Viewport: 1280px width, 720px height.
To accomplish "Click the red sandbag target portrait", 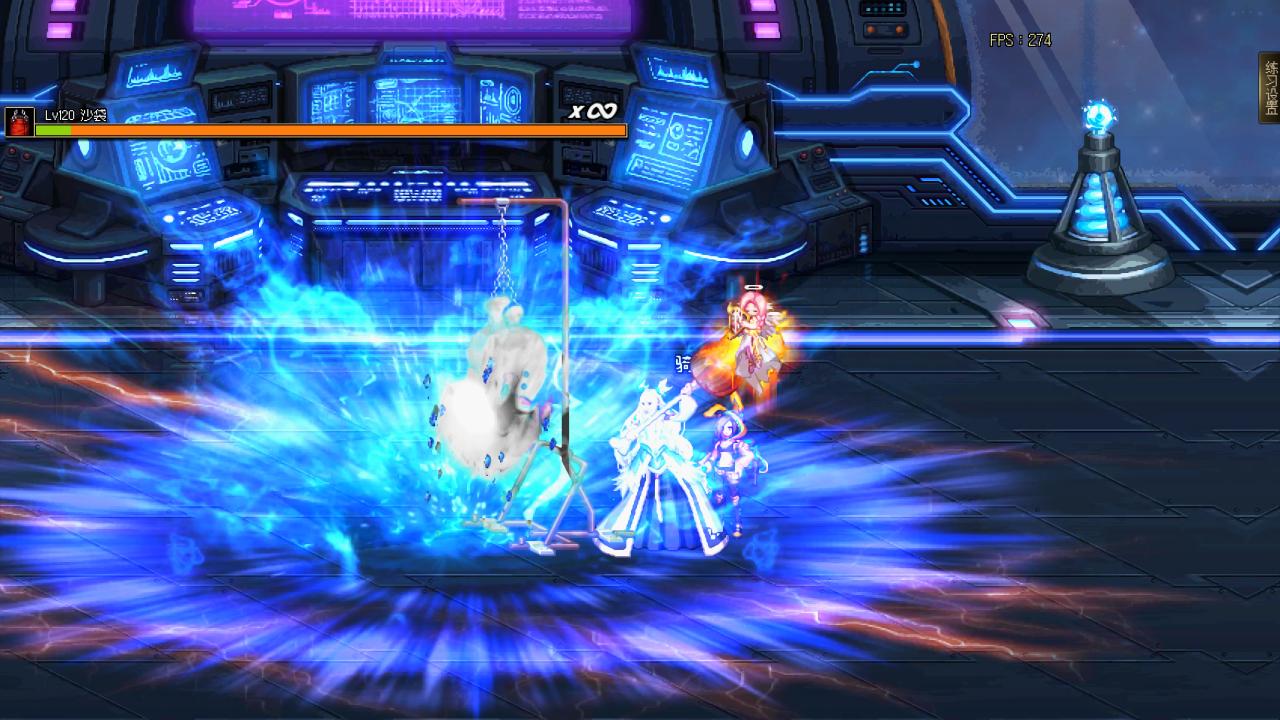I will point(19,122).
